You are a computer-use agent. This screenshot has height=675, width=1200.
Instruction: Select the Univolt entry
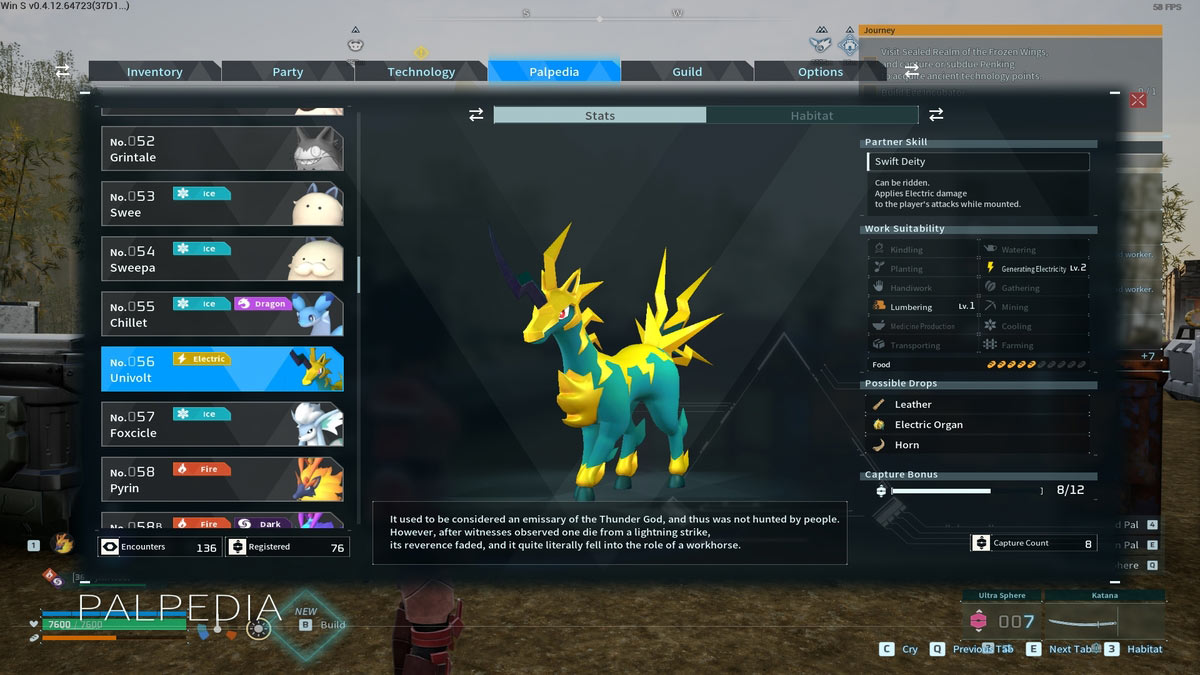[x=222, y=369]
